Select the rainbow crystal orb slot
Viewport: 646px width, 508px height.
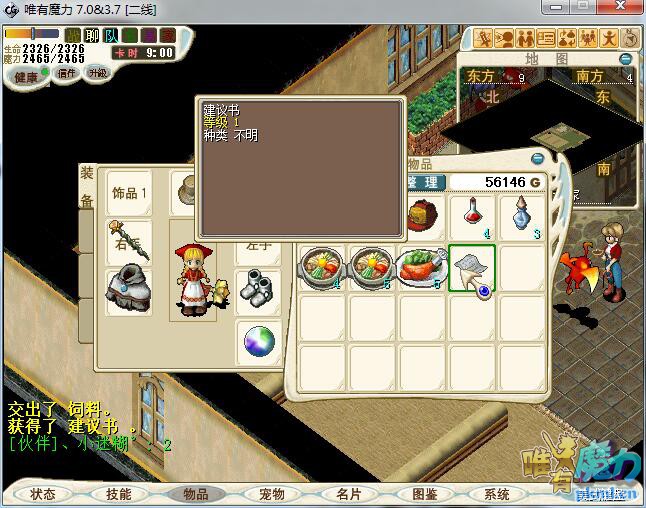click(x=259, y=342)
